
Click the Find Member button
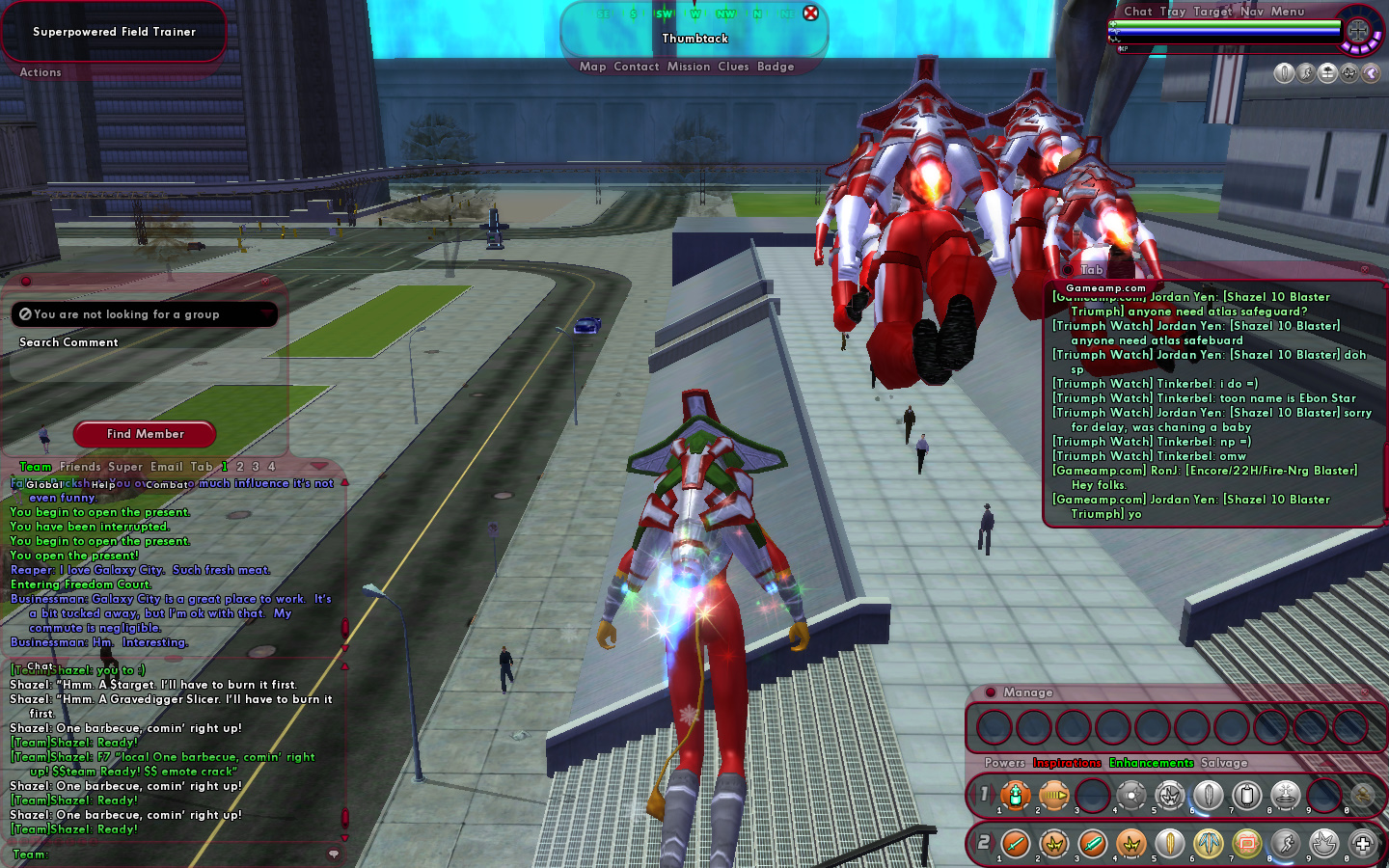tap(145, 434)
